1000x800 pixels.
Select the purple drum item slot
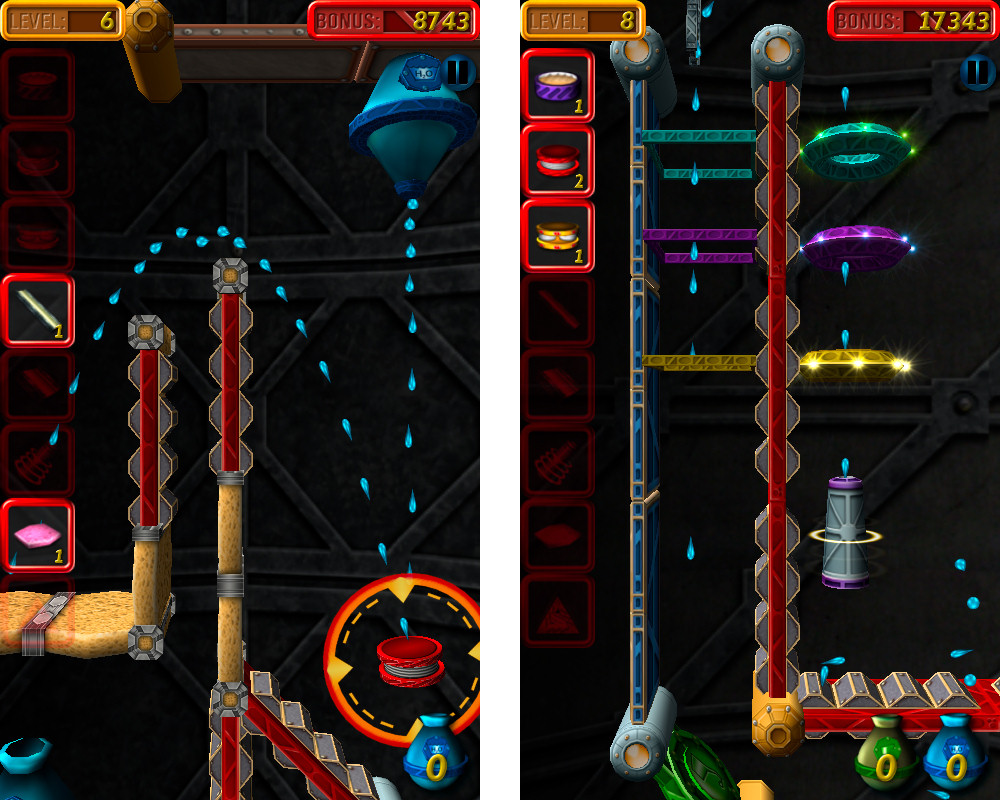click(x=558, y=86)
